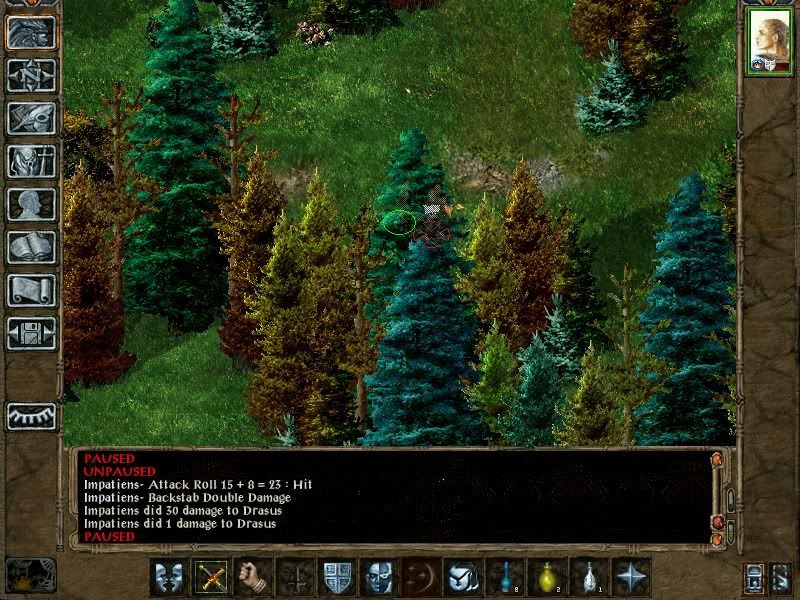Image resolution: width=800 pixels, height=600 pixels.
Task: Toggle party AI closed-eye button
Action: (x=31, y=416)
